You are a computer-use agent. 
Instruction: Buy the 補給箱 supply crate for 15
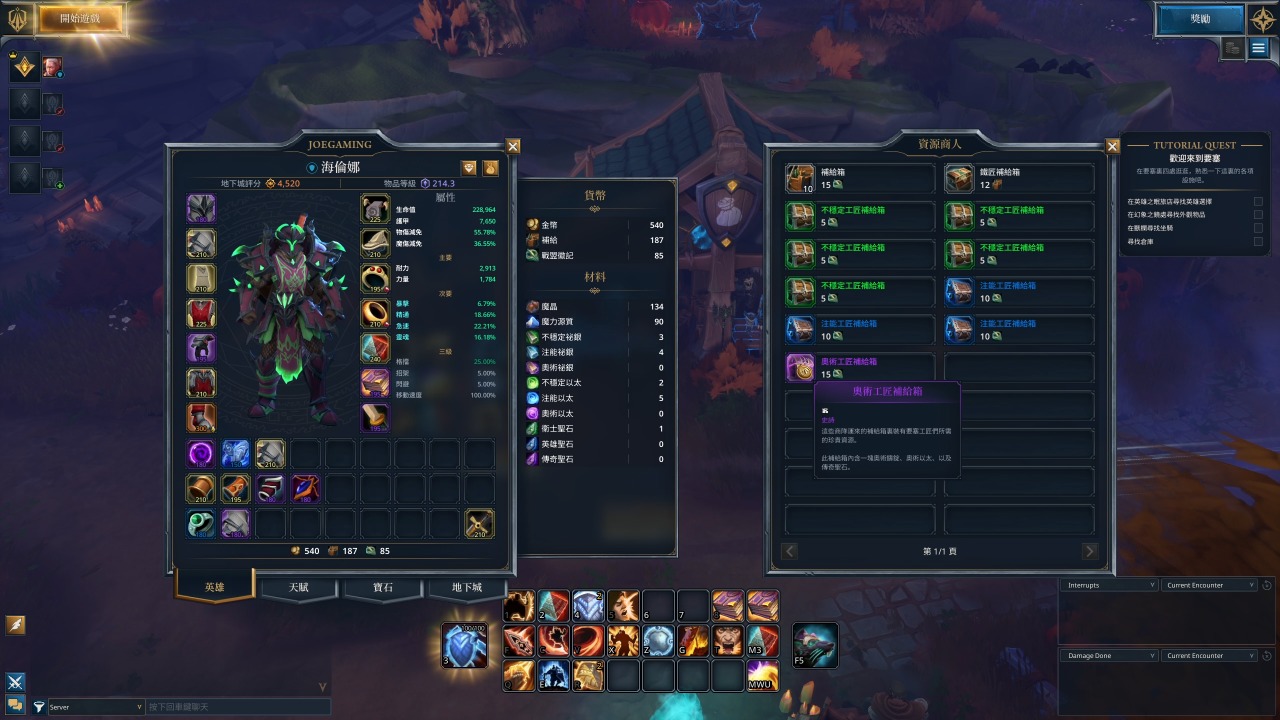860,179
